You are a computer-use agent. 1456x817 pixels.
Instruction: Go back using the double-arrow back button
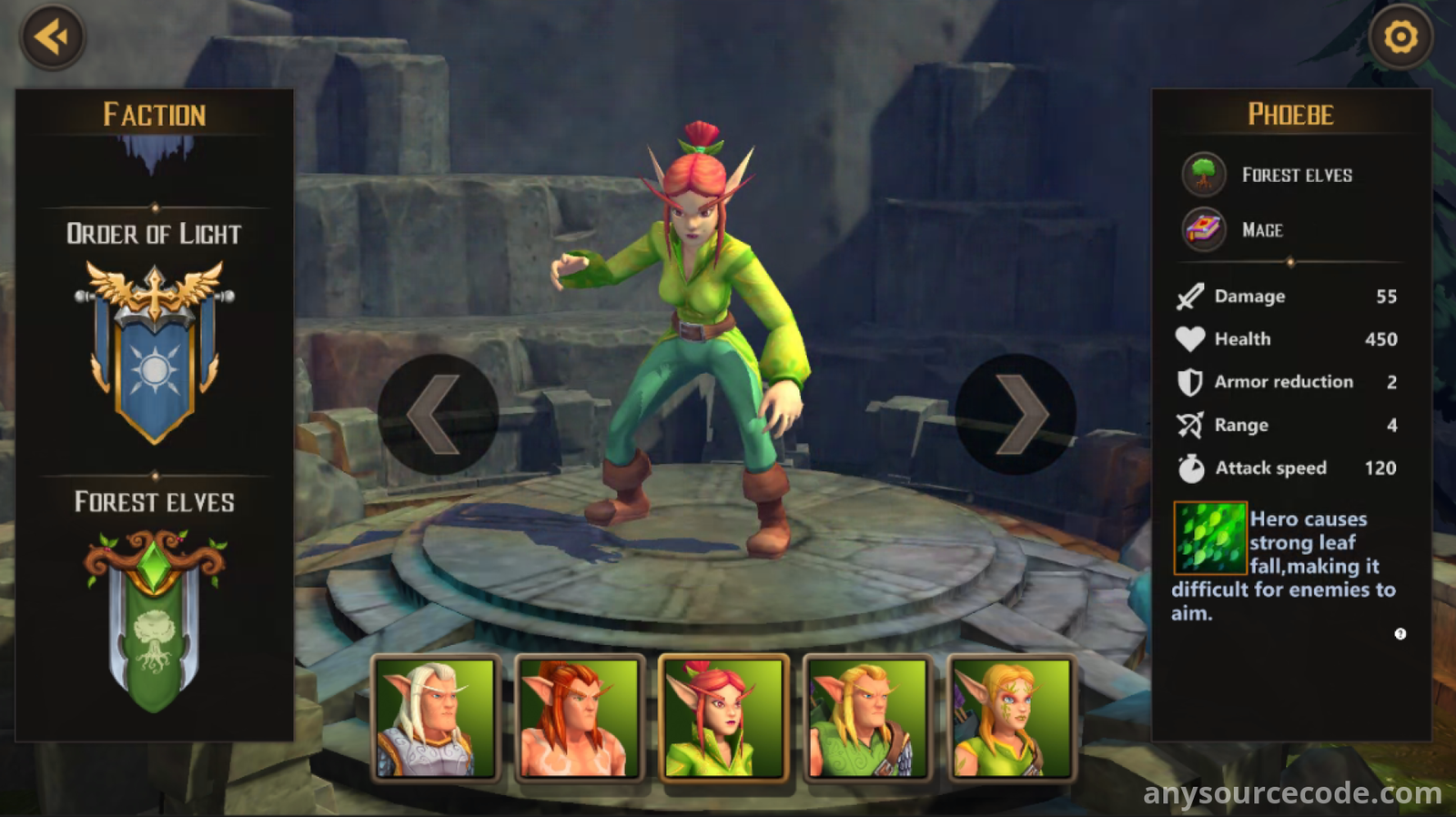(52, 37)
